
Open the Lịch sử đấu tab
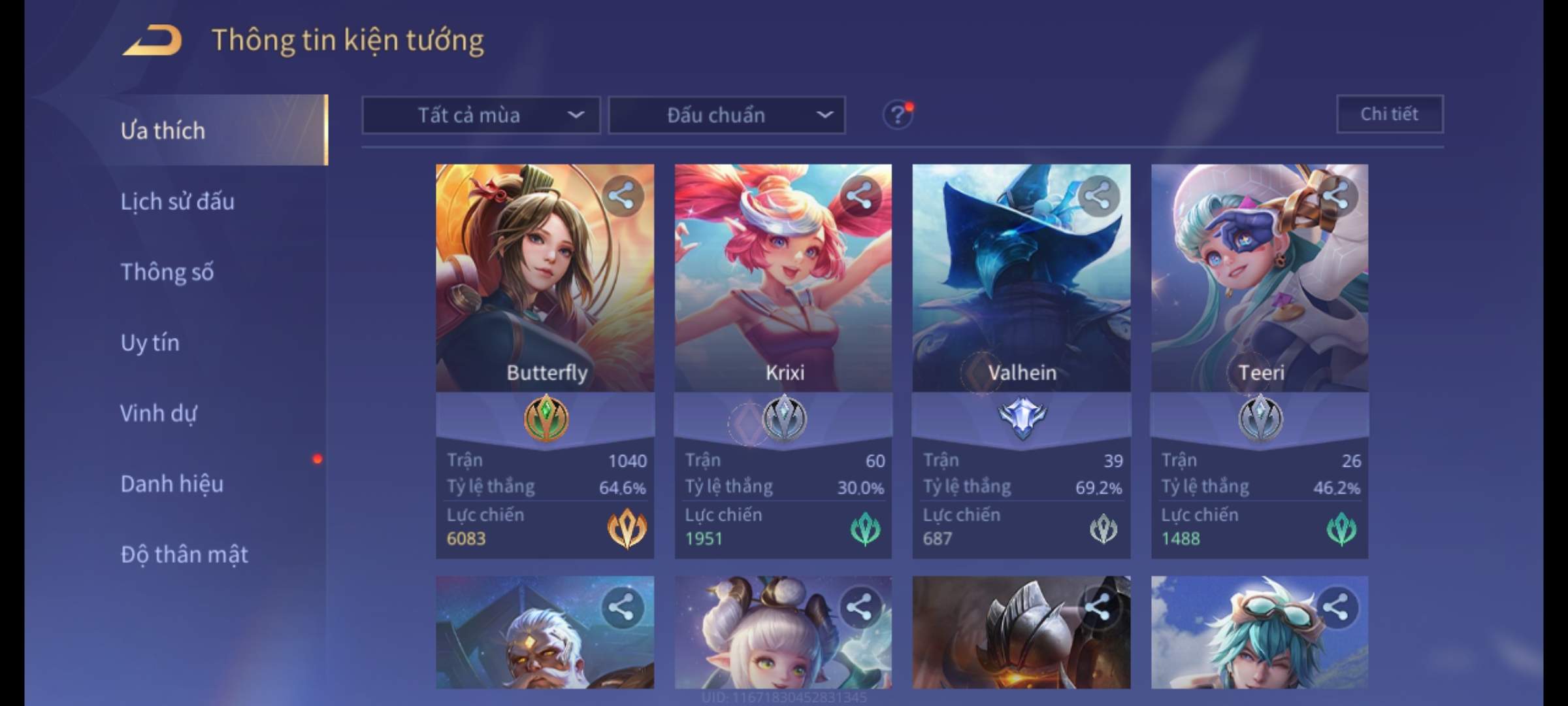(178, 201)
